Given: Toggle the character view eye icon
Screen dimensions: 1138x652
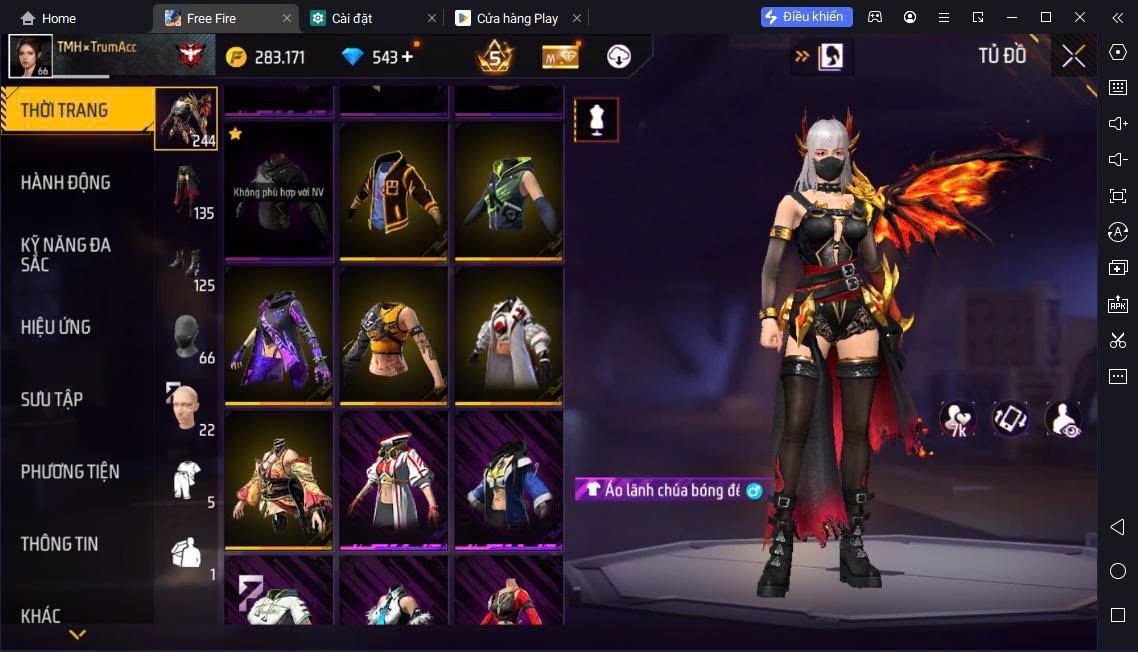Looking at the screenshot, I should click(1063, 419).
